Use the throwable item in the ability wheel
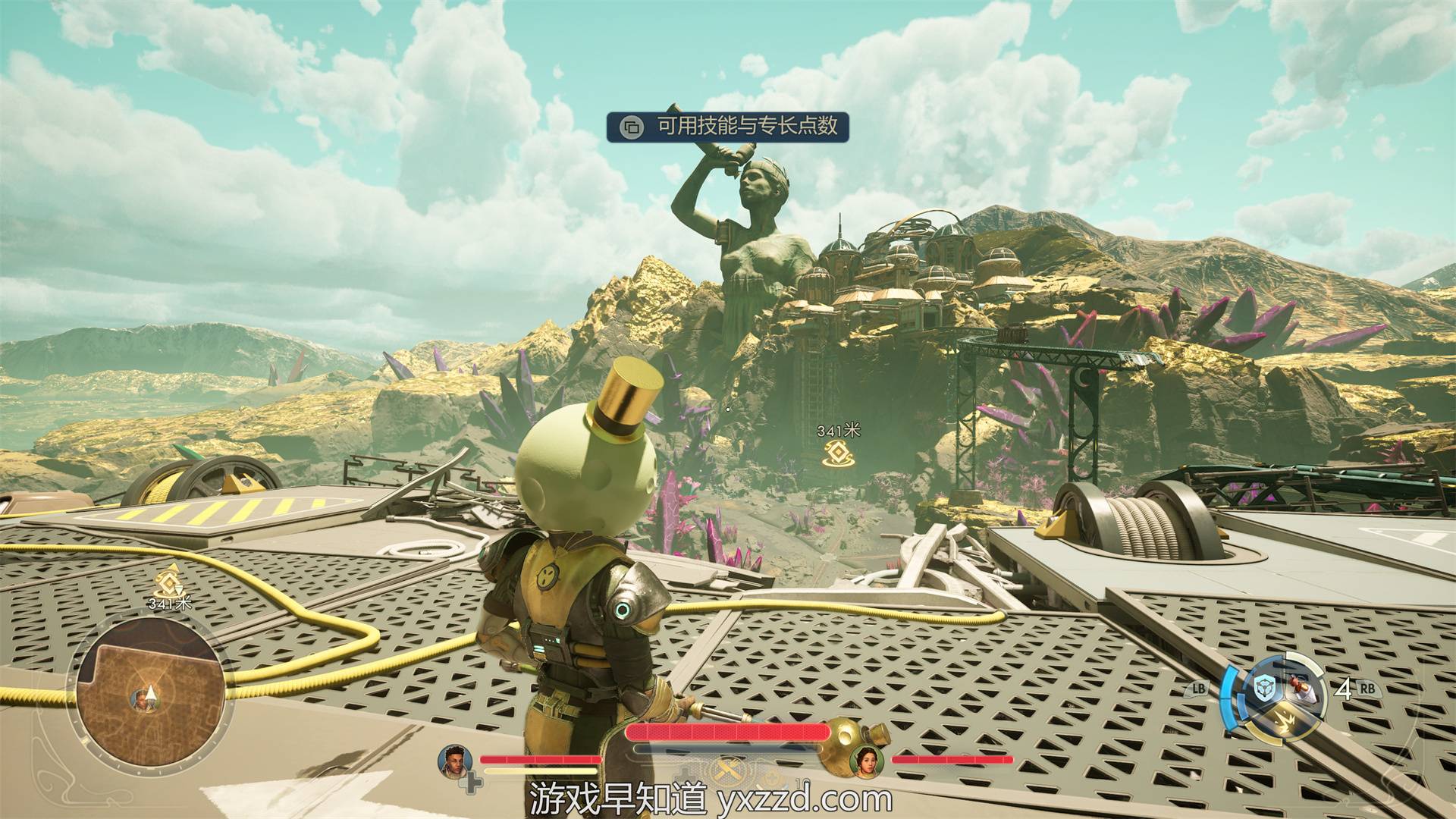This screenshot has height=819, width=1456. (x=1300, y=690)
